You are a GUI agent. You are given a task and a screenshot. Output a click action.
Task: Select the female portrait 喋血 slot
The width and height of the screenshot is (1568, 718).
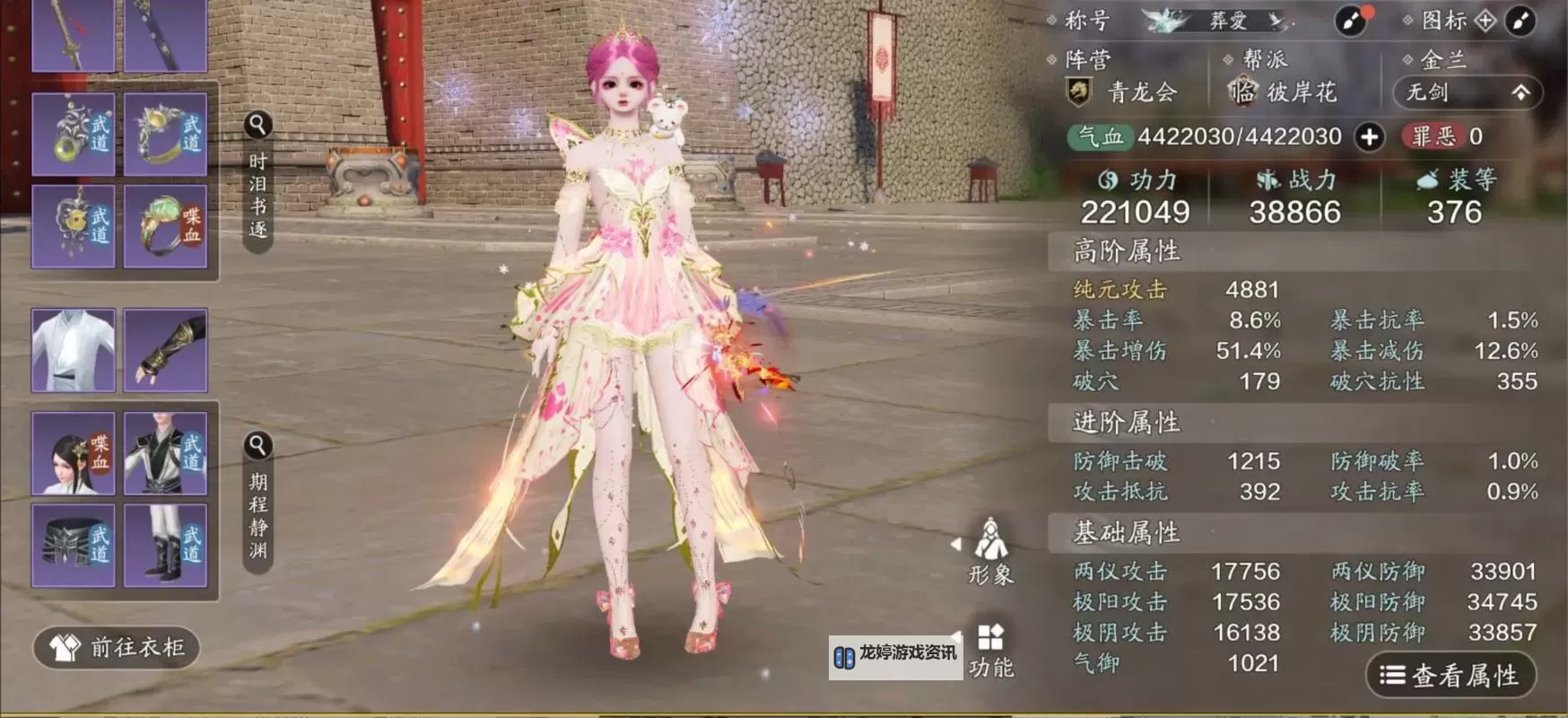pos(74,454)
